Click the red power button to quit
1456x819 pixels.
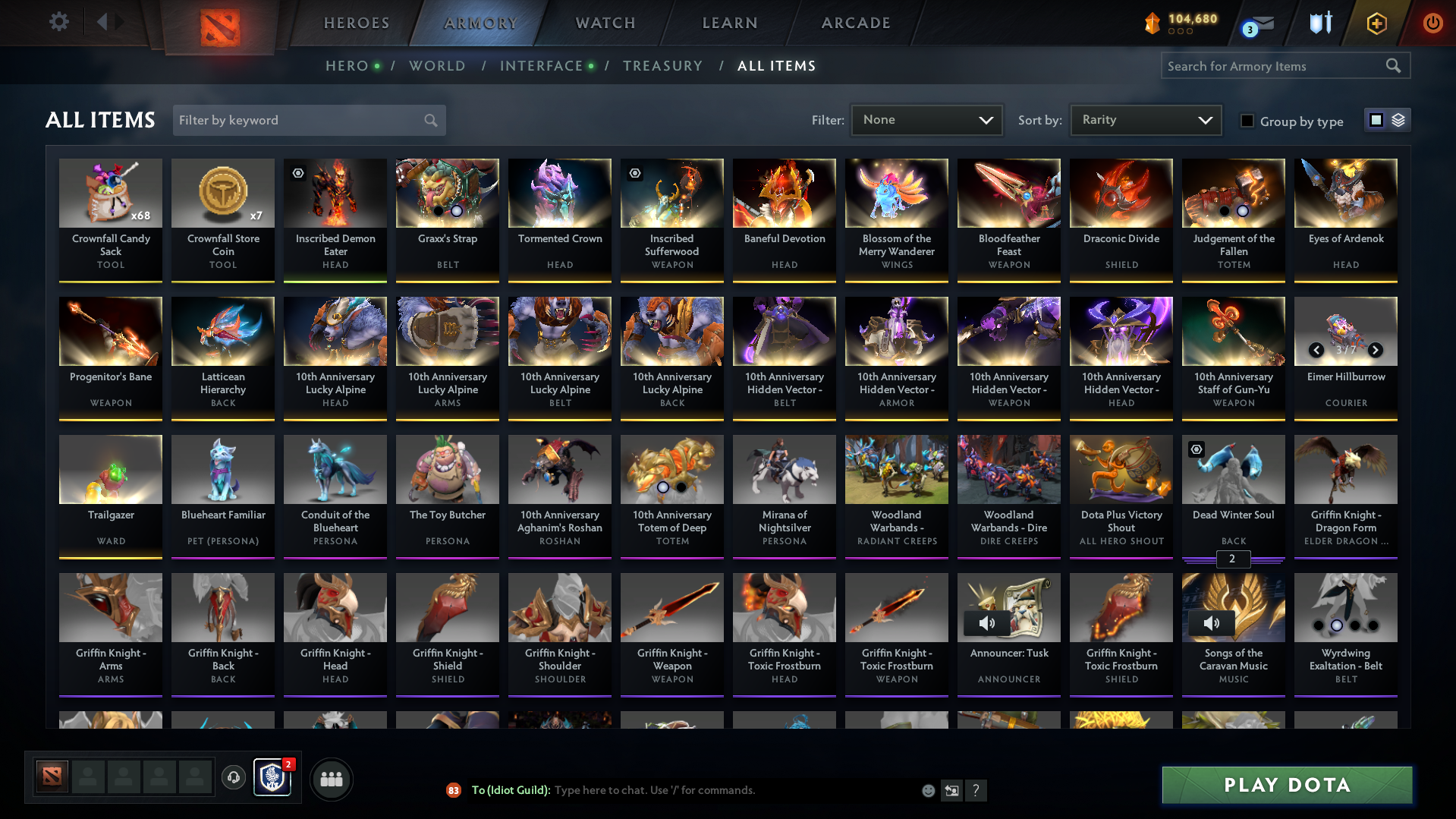click(x=1433, y=23)
